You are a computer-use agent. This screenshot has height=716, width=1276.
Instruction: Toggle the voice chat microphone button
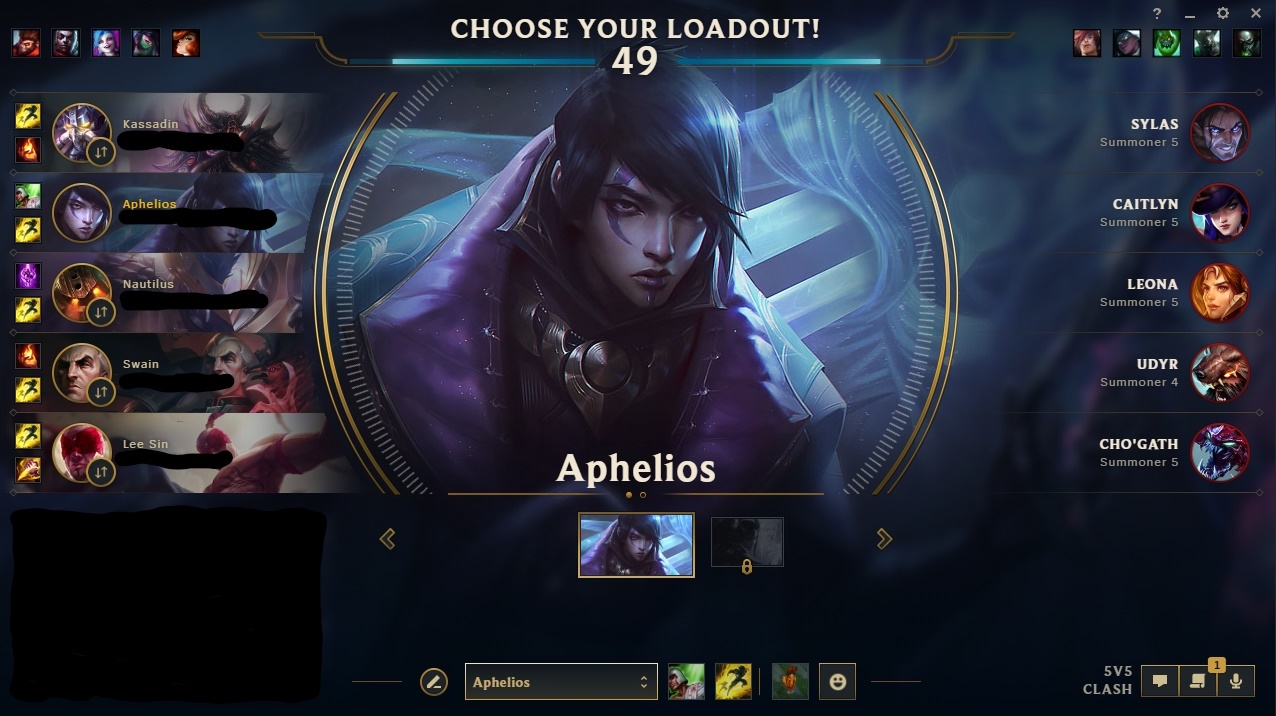tap(1236, 682)
